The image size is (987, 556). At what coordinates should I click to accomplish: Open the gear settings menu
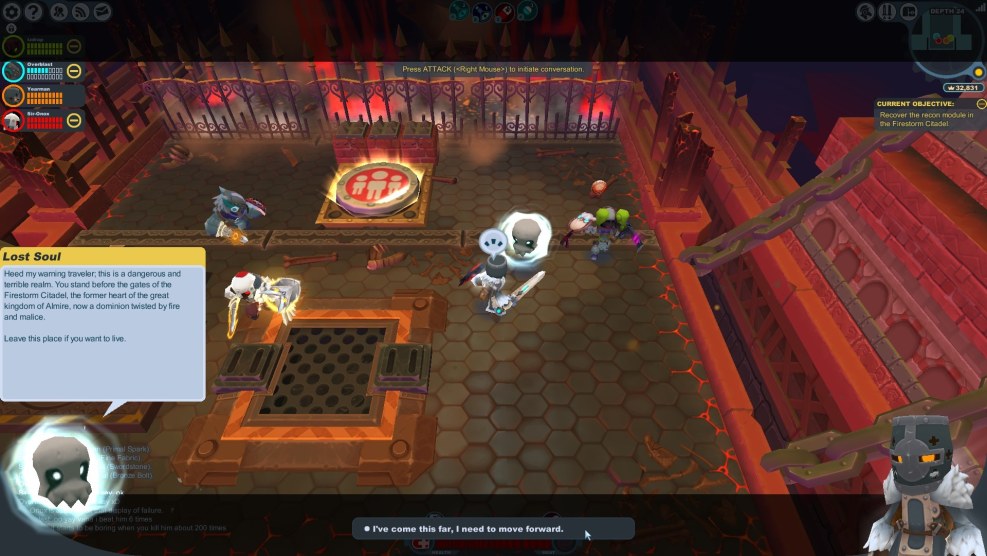(x=13, y=12)
